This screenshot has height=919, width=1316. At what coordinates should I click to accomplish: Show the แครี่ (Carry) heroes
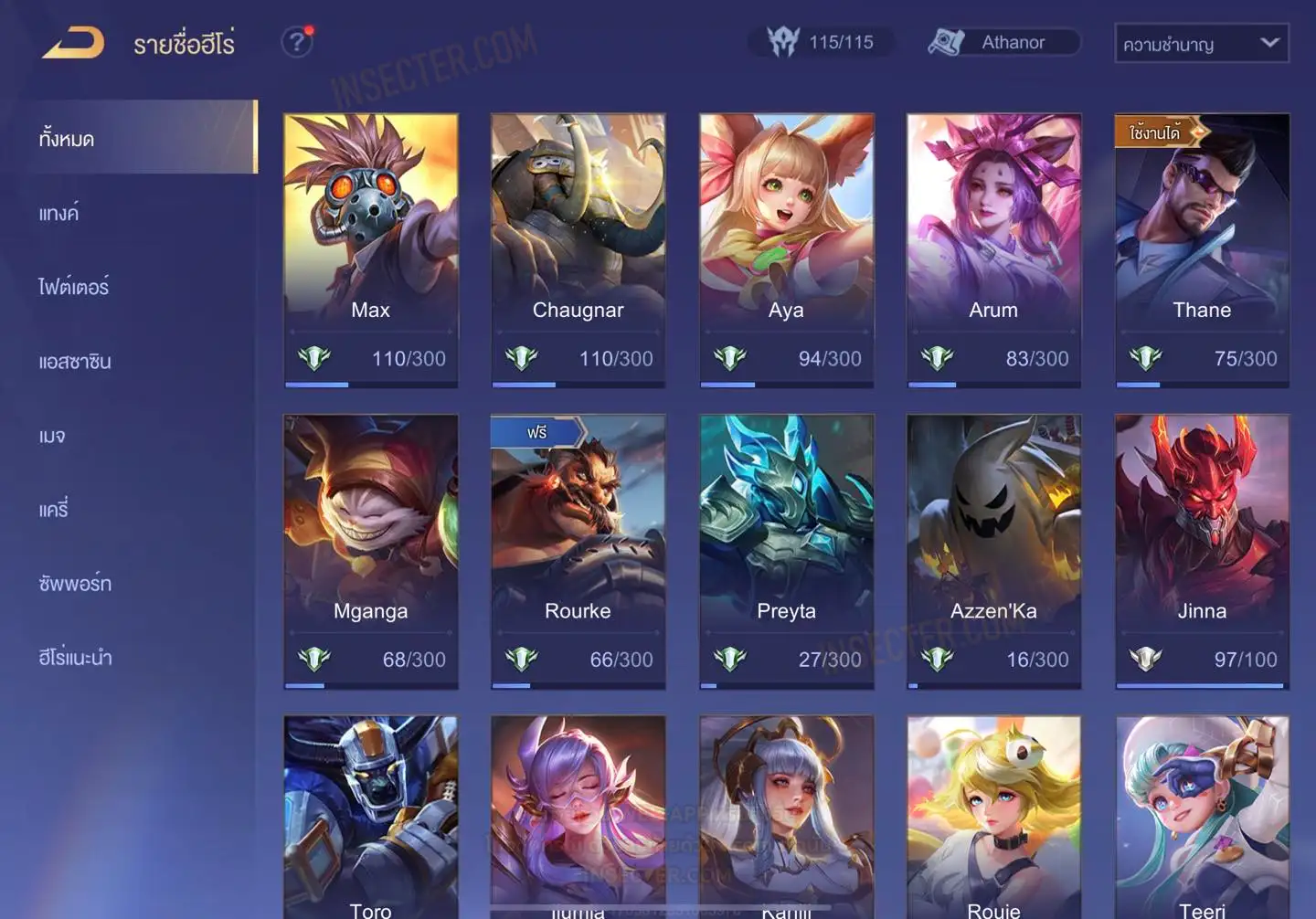pos(54,510)
